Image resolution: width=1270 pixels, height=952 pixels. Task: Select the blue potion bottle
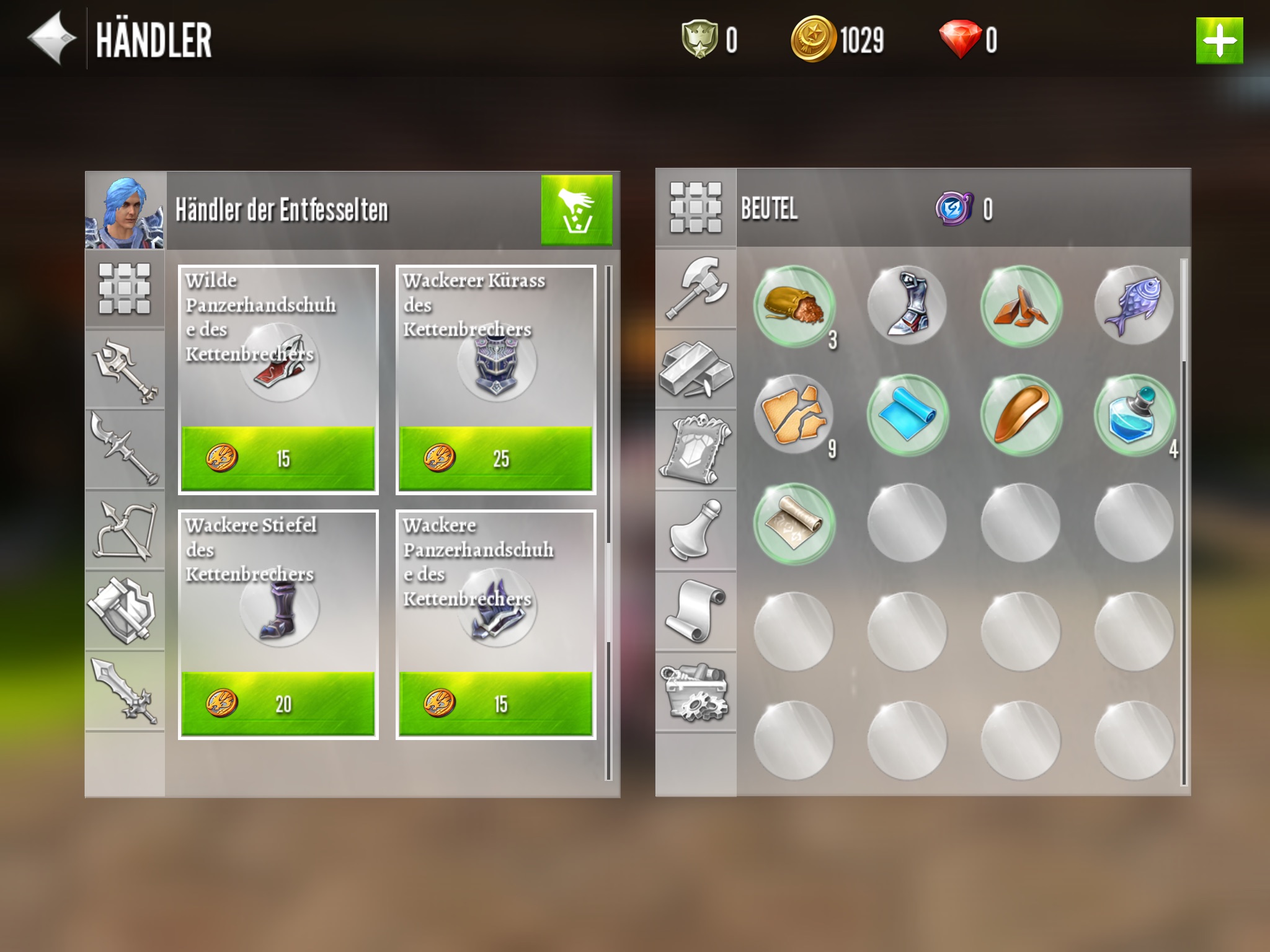click(1134, 415)
